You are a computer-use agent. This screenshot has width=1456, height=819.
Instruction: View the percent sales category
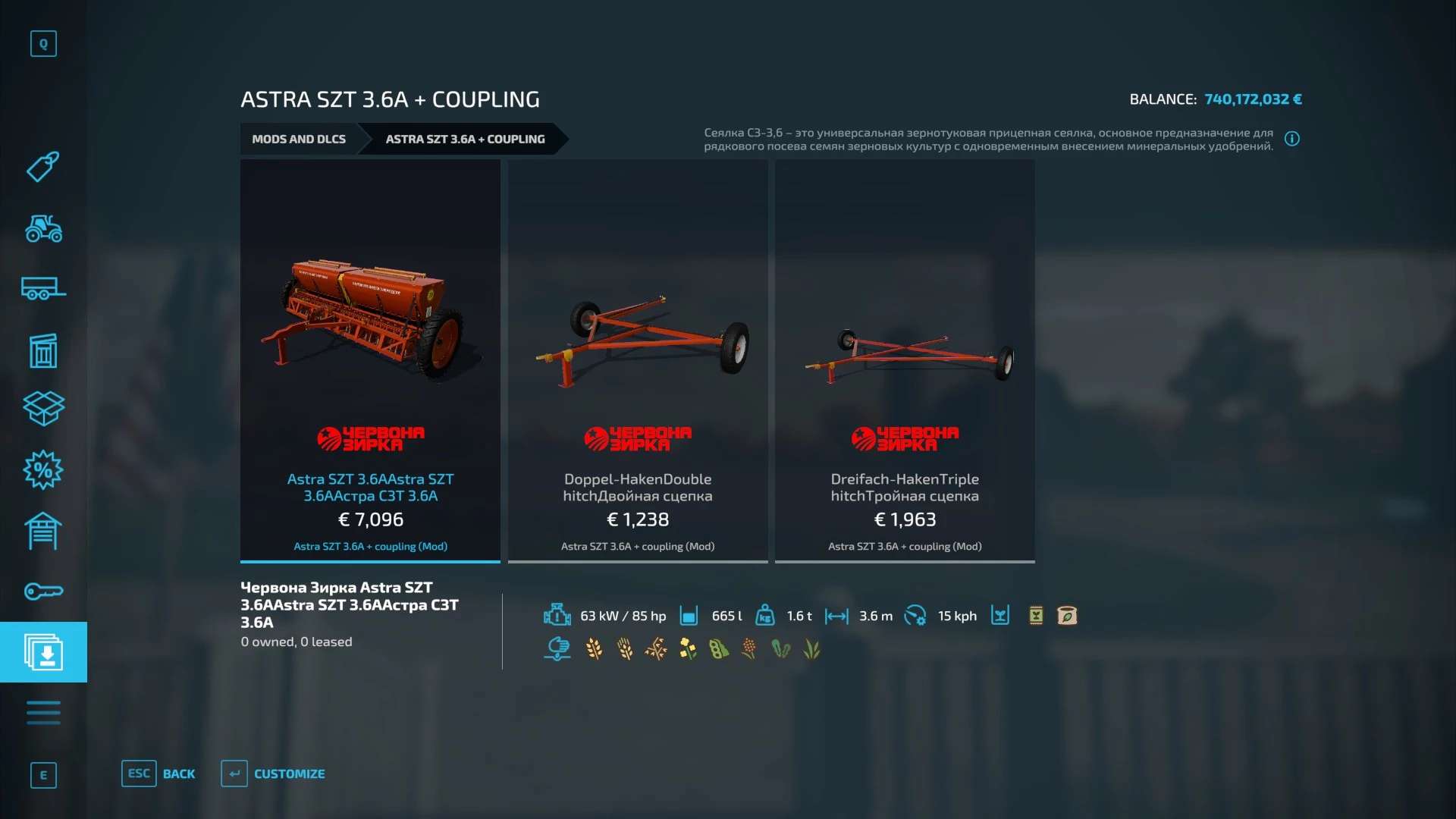click(x=43, y=470)
